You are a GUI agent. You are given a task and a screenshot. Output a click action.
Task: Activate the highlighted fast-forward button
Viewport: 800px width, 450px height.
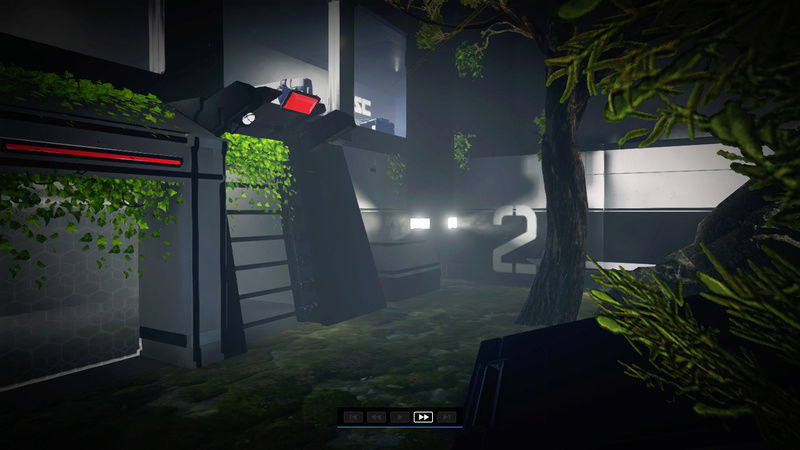click(423, 417)
